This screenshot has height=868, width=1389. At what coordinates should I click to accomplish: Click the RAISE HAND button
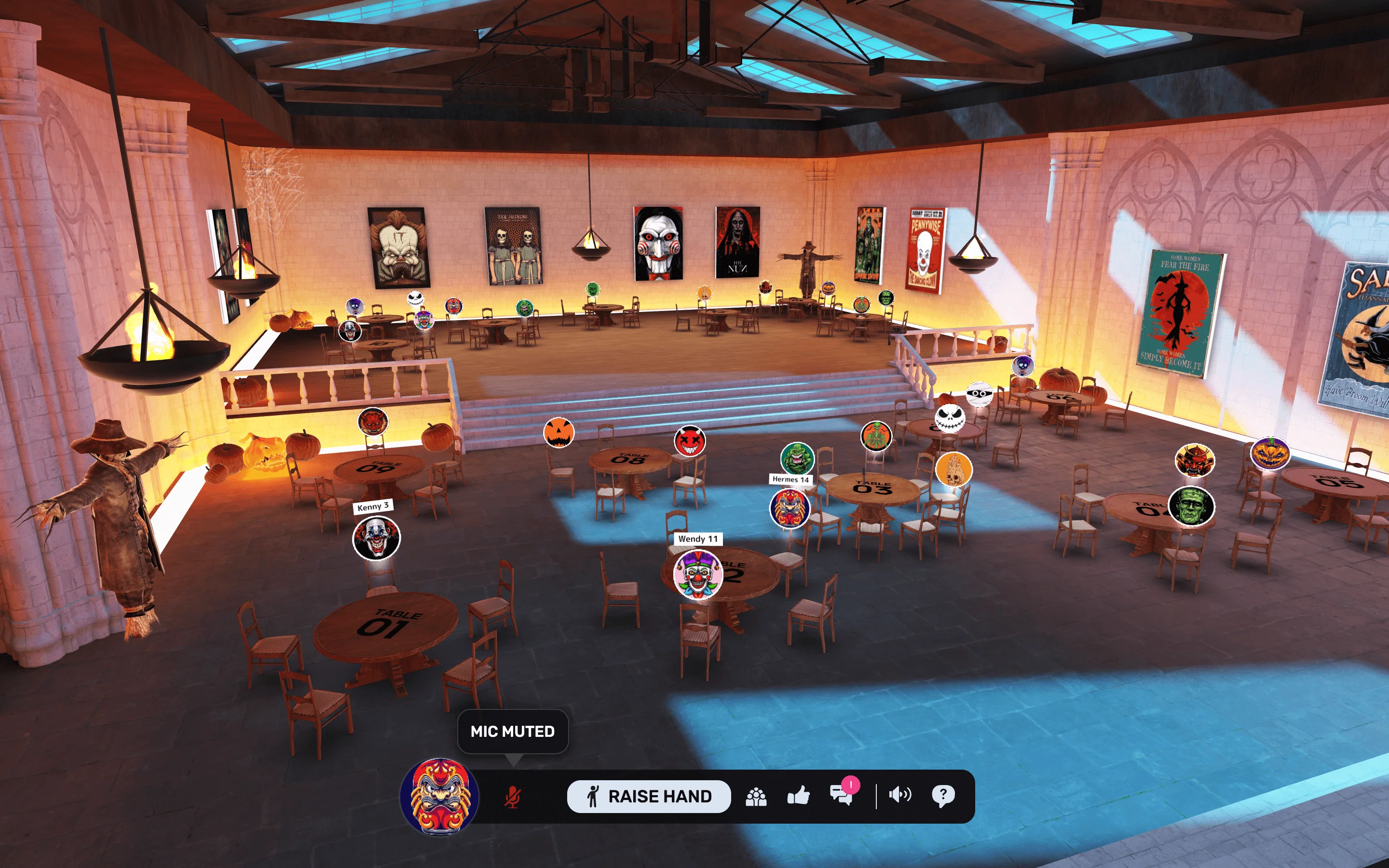(x=649, y=796)
